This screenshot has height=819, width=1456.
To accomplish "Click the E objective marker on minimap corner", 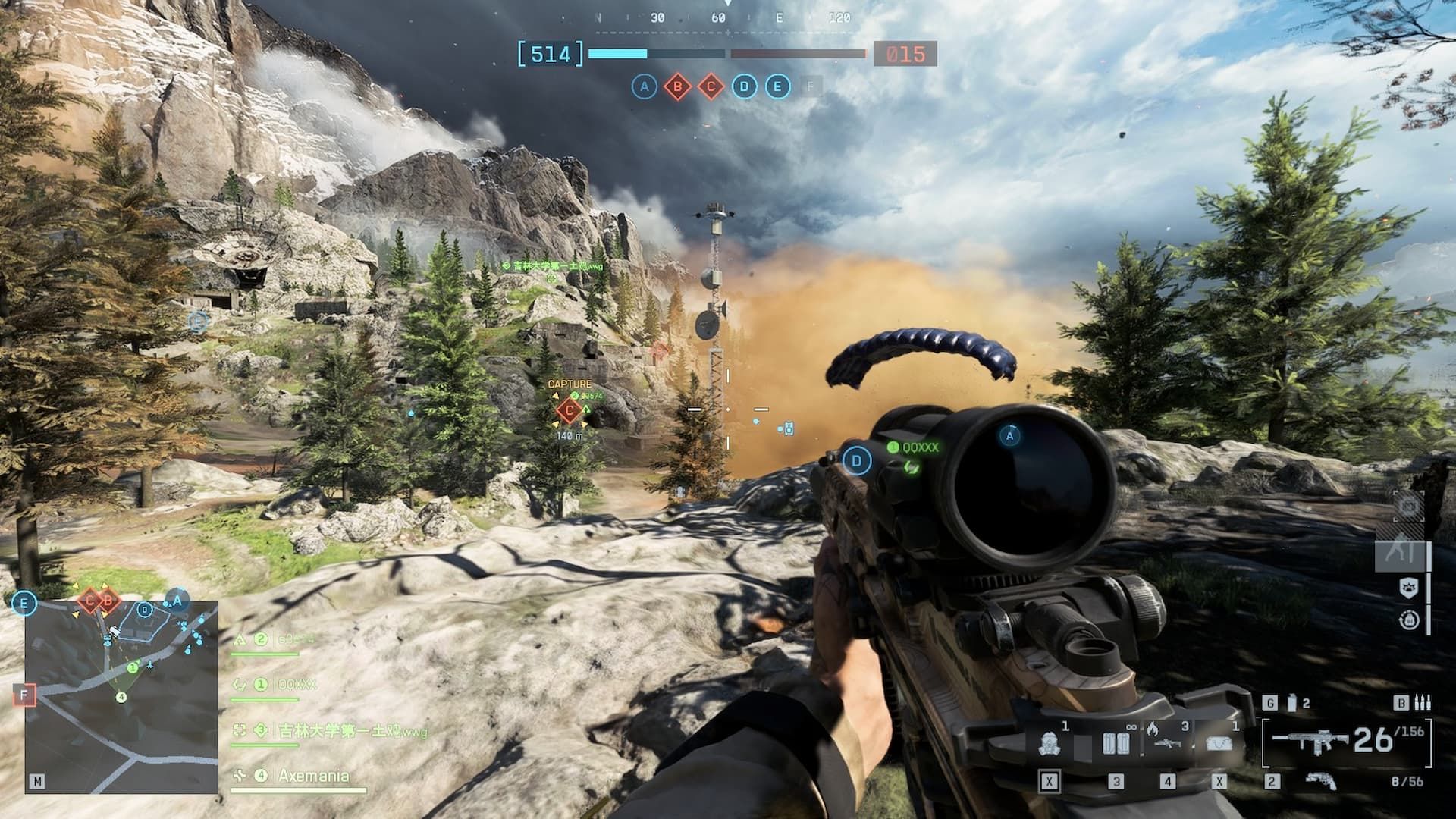I will [24, 604].
